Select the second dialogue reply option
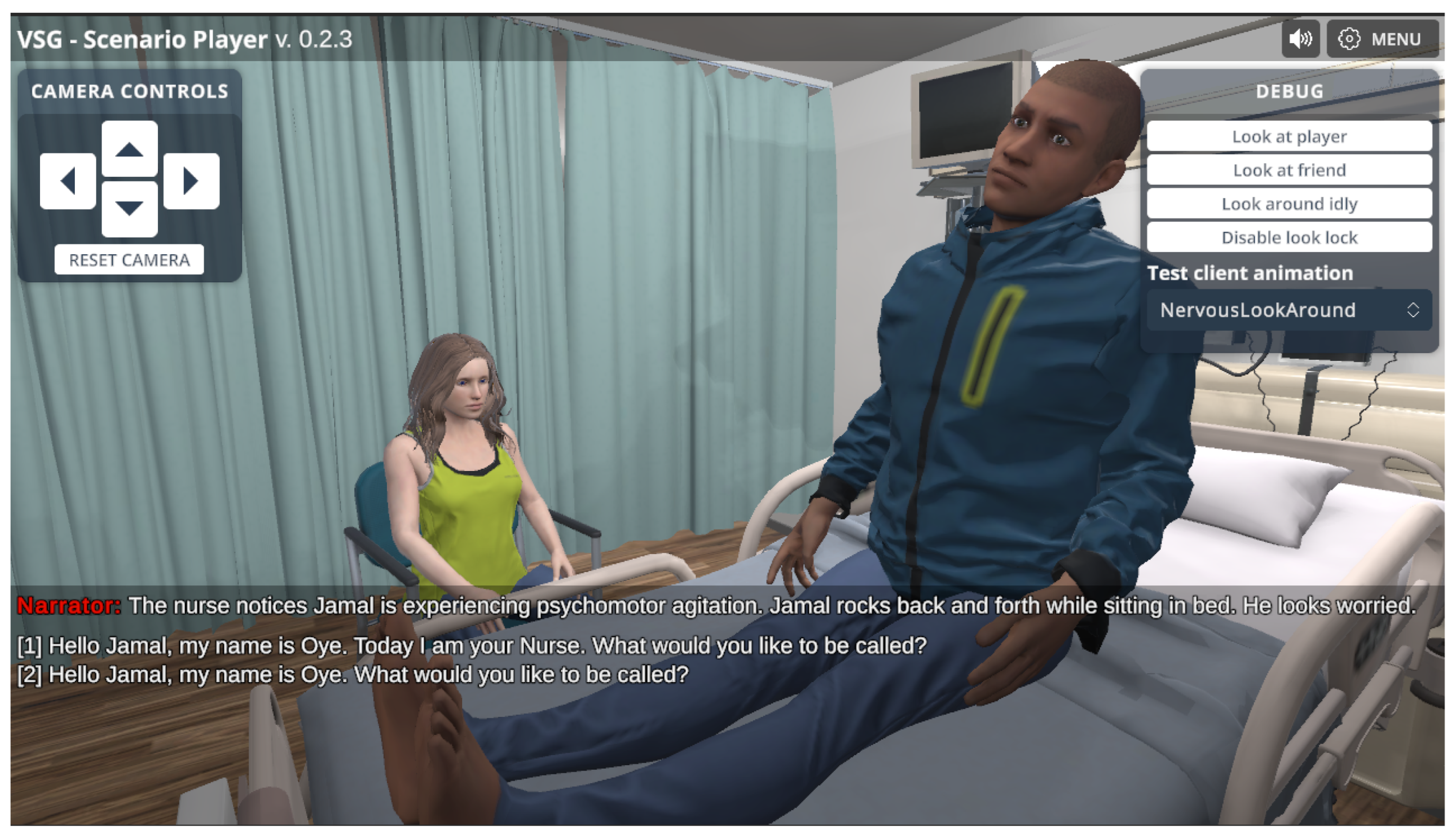Viewport: 1456px width, 836px height. coord(352,675)
